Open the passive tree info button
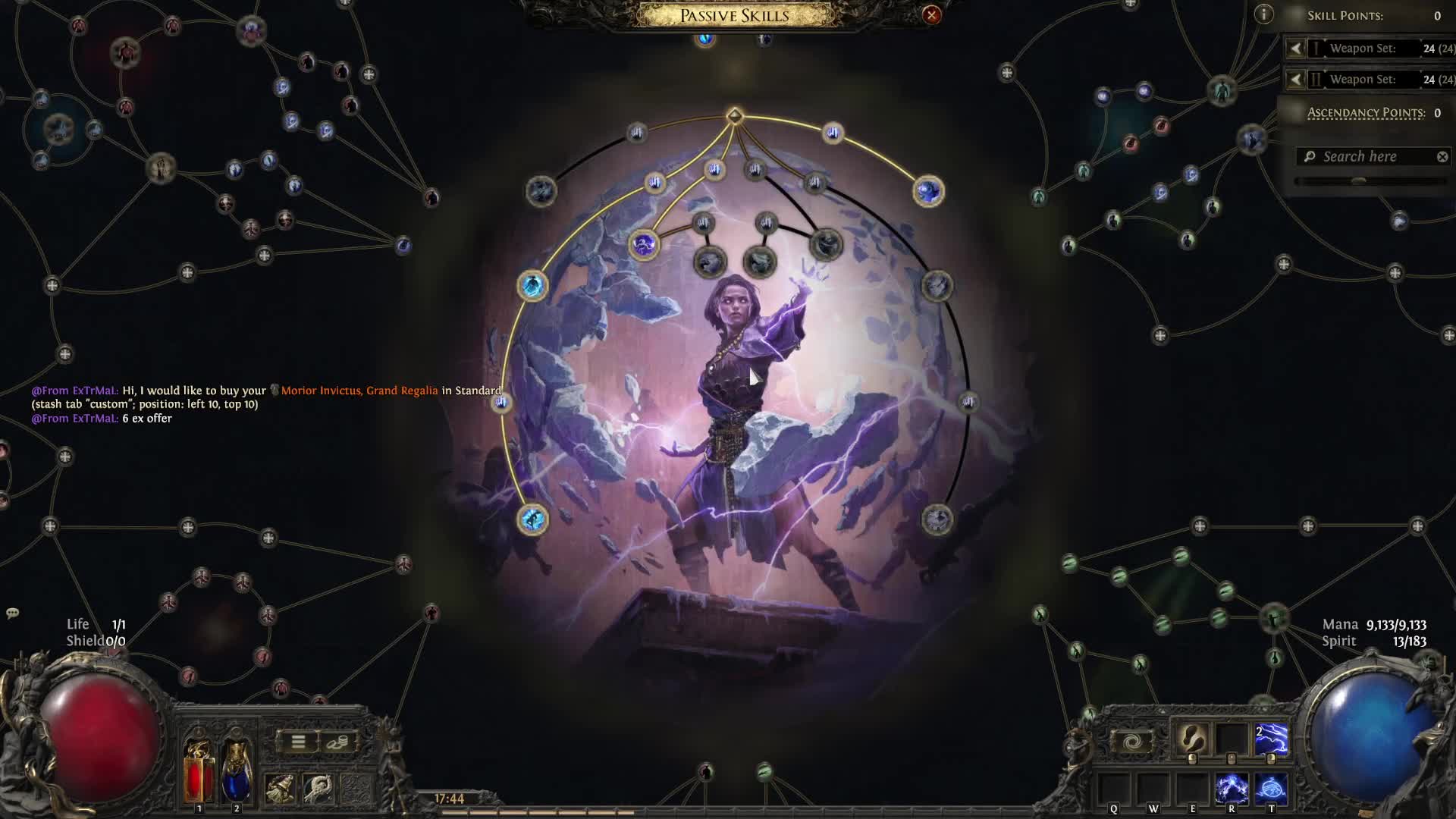Screen dimensions: 1456x819 point(1263,14)
